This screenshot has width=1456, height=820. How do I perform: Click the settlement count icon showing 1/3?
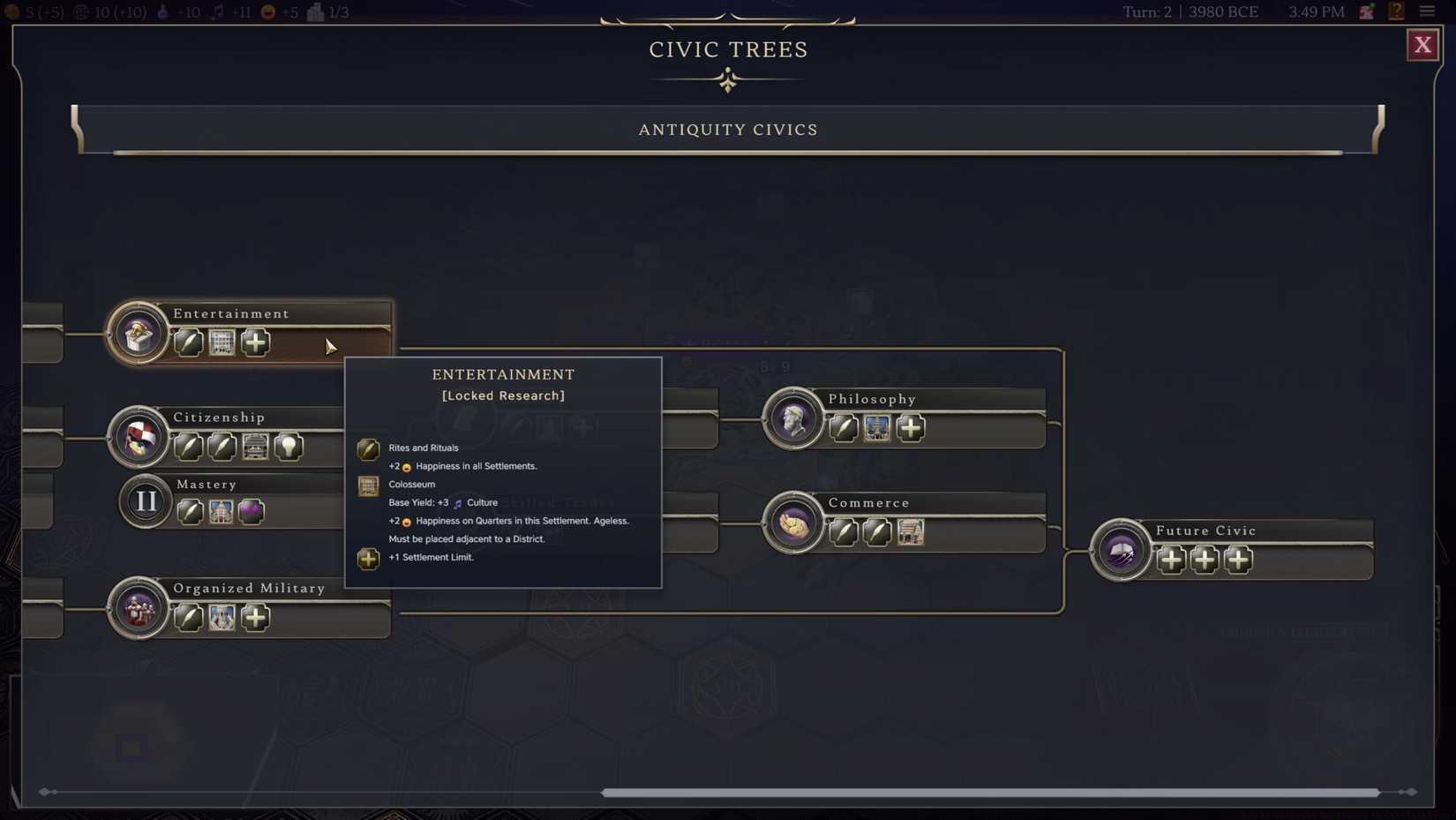tap(315, 12)
